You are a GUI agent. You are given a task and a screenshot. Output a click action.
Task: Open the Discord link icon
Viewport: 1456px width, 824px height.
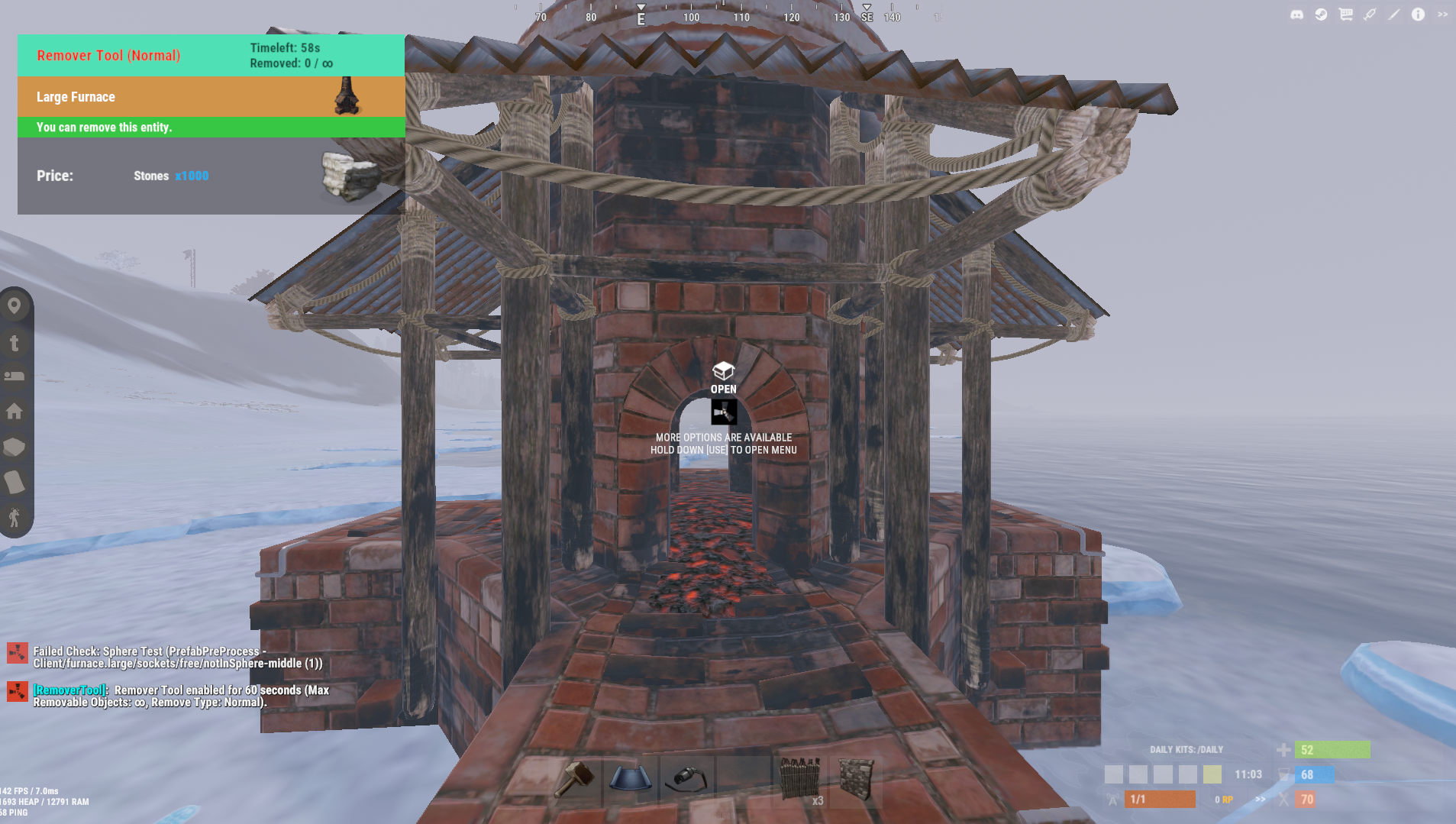coord(1296,15)
